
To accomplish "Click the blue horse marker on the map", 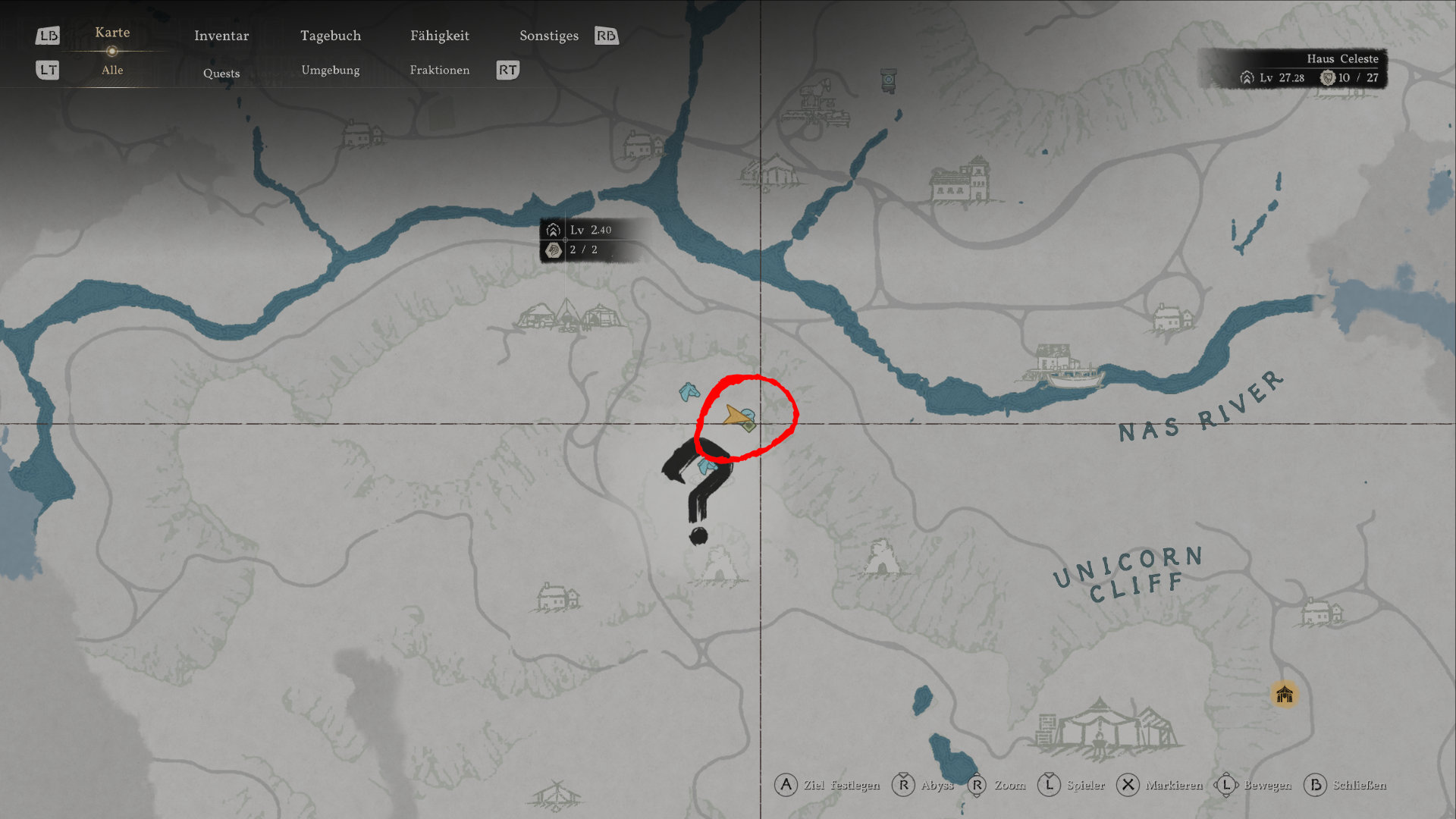I will tap(689, 392).
